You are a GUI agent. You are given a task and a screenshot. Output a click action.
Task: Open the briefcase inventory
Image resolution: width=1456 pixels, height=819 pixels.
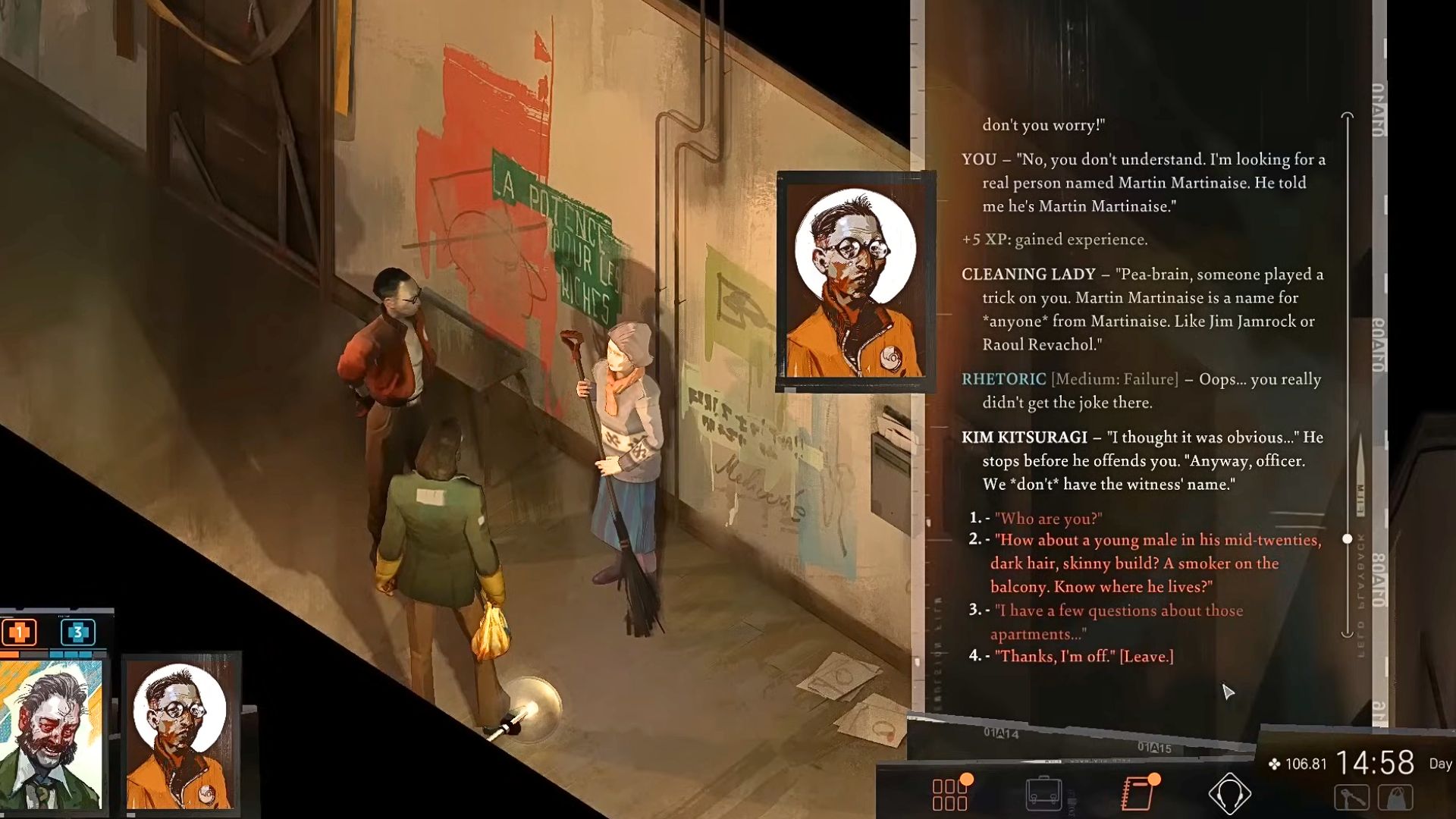point(1043,794)
